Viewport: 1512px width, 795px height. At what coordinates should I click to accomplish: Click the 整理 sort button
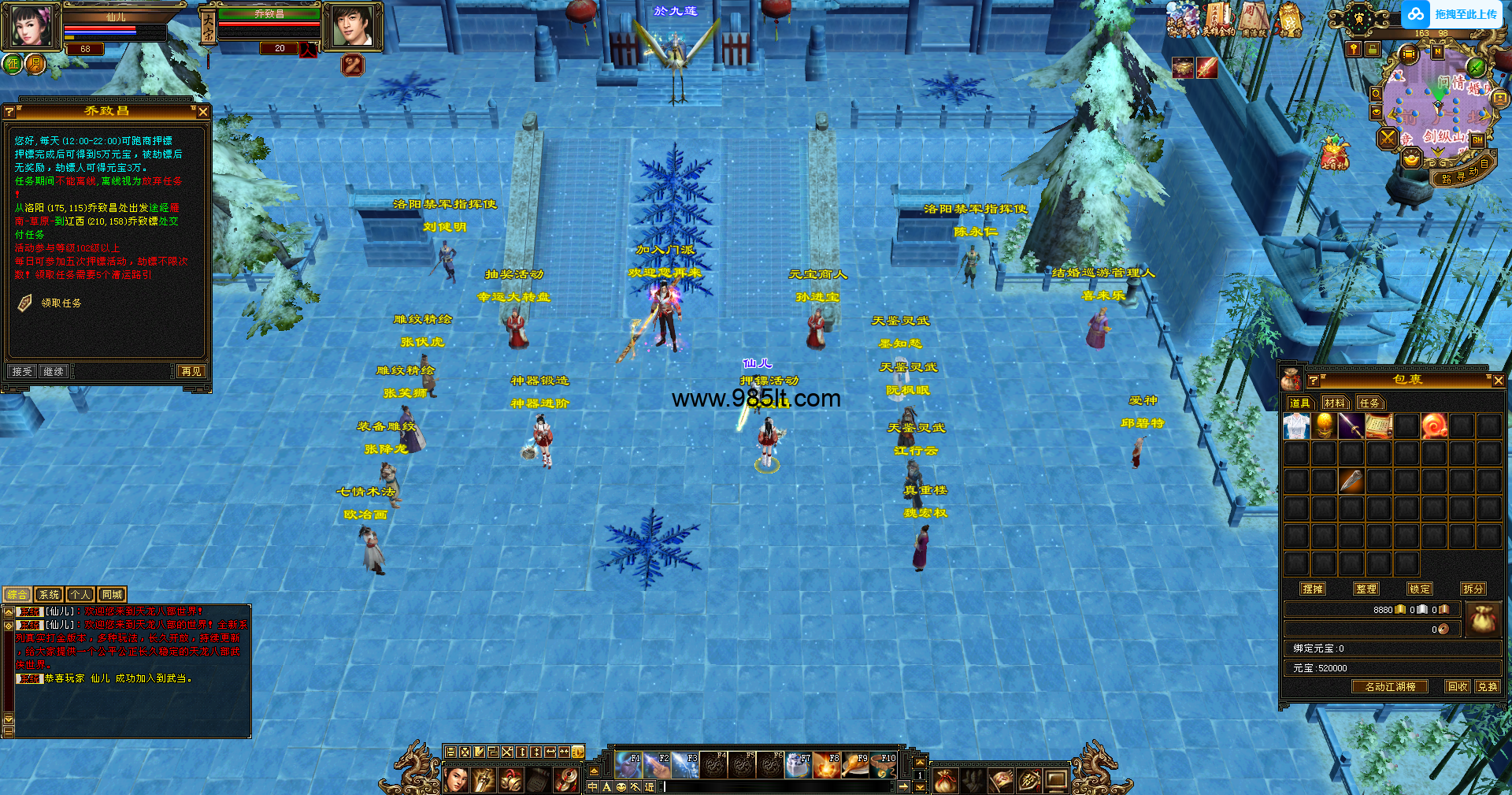tap(1366, 589)
